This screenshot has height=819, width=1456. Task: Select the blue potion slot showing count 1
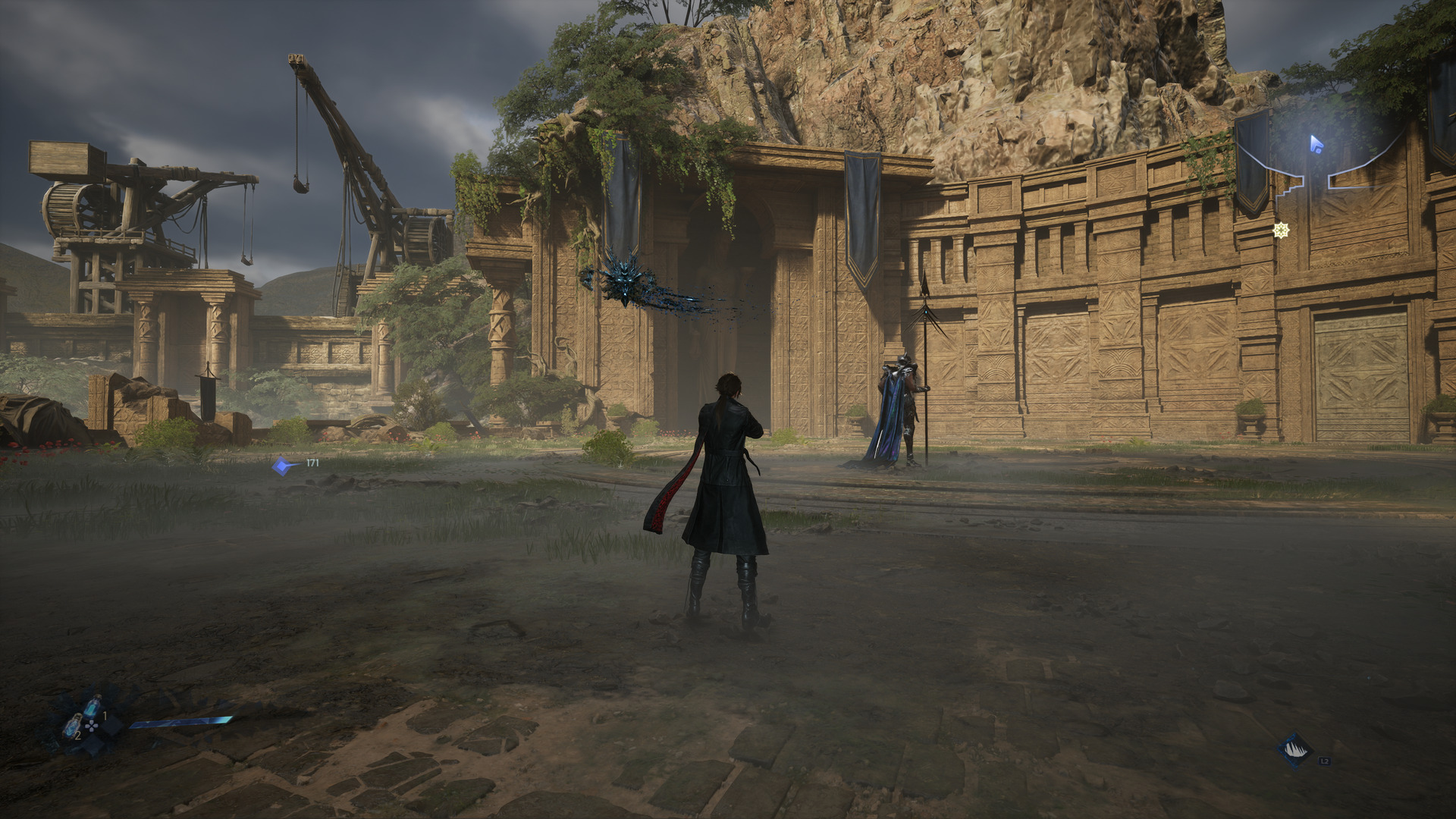[93, 708]
